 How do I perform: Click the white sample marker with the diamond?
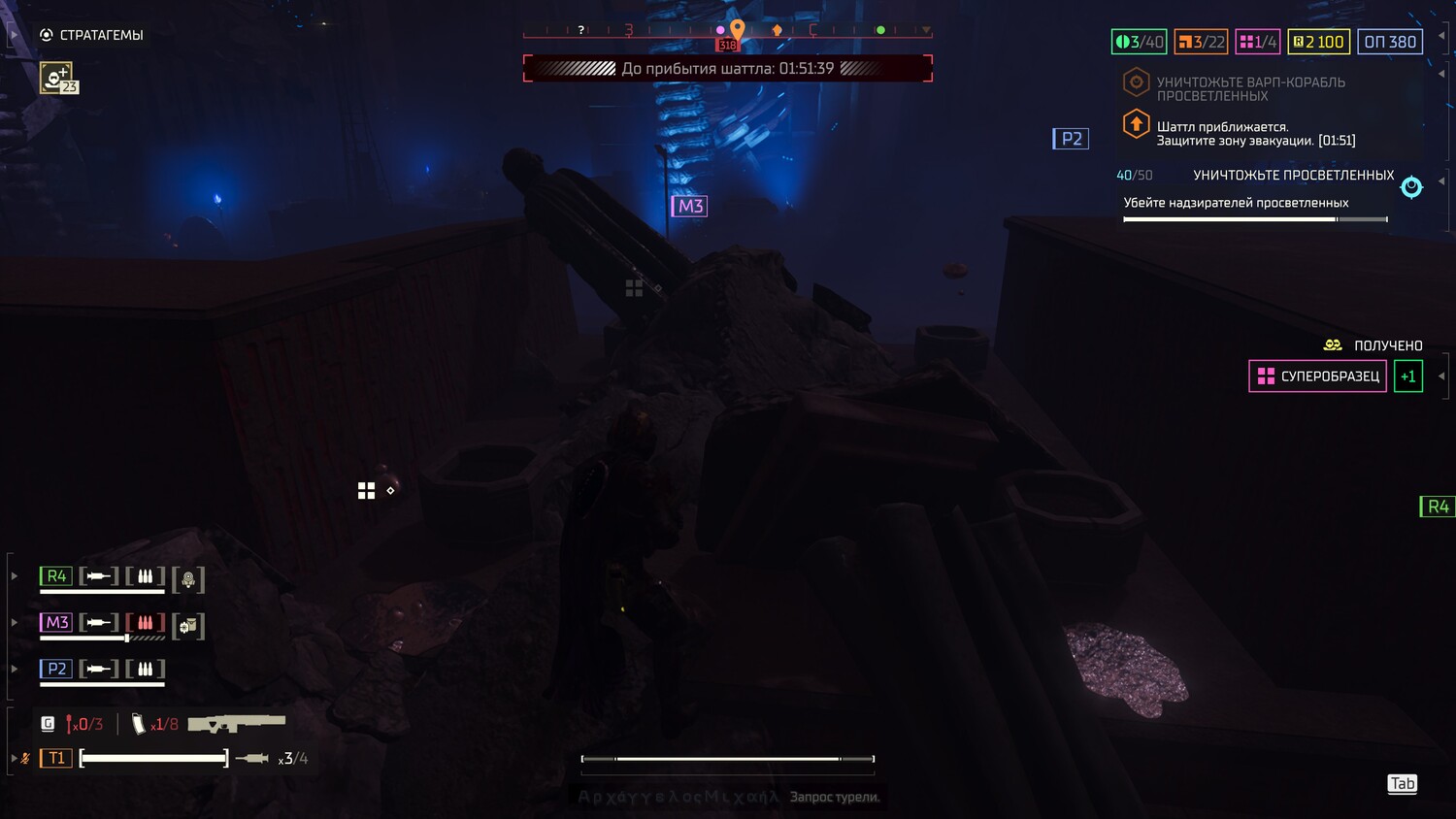(367, 491)
